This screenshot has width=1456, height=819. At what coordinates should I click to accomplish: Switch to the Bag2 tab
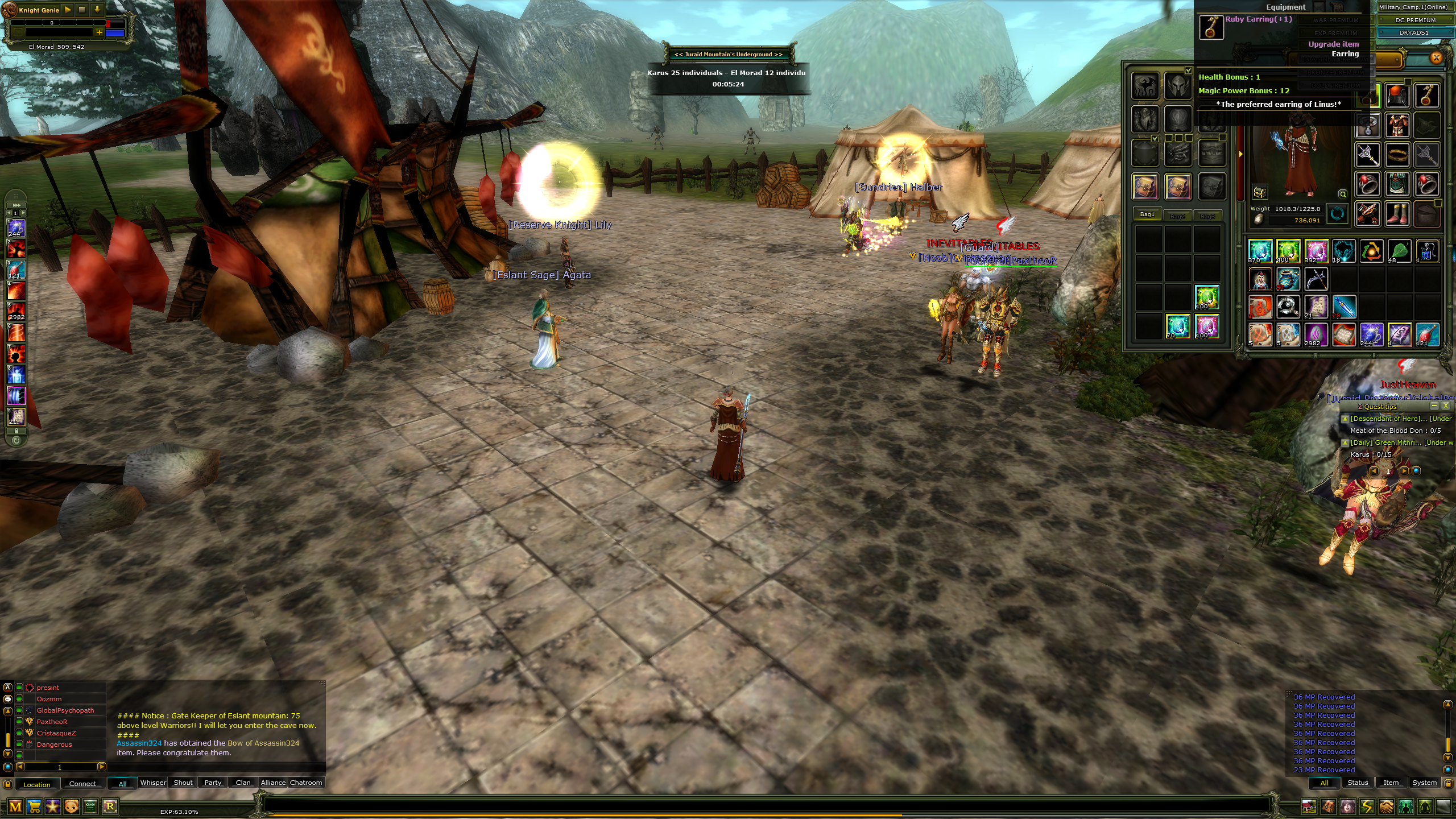coord(1177,216)
